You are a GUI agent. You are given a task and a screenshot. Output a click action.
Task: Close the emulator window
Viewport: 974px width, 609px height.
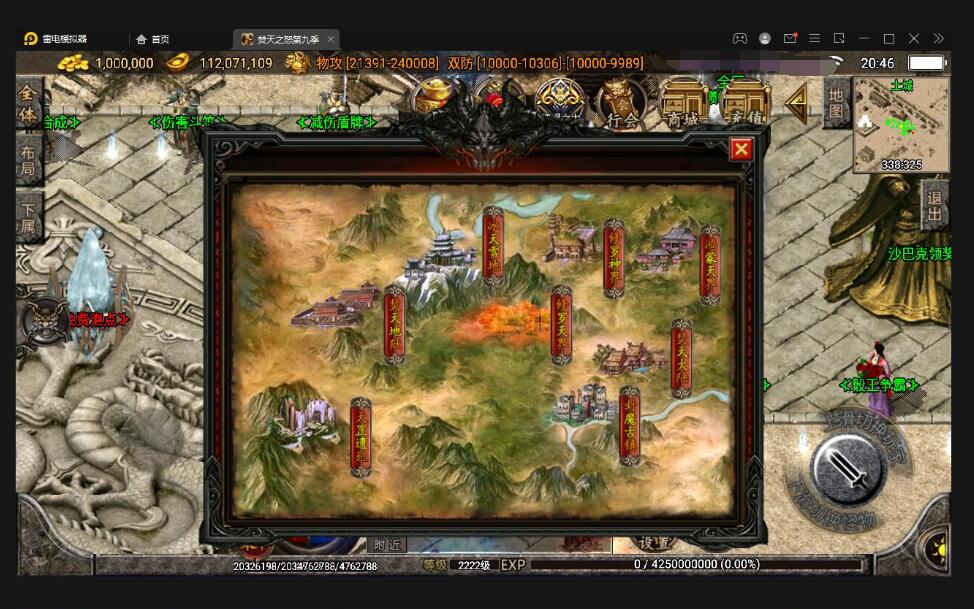pyautogui.click(x=914, y=39)
